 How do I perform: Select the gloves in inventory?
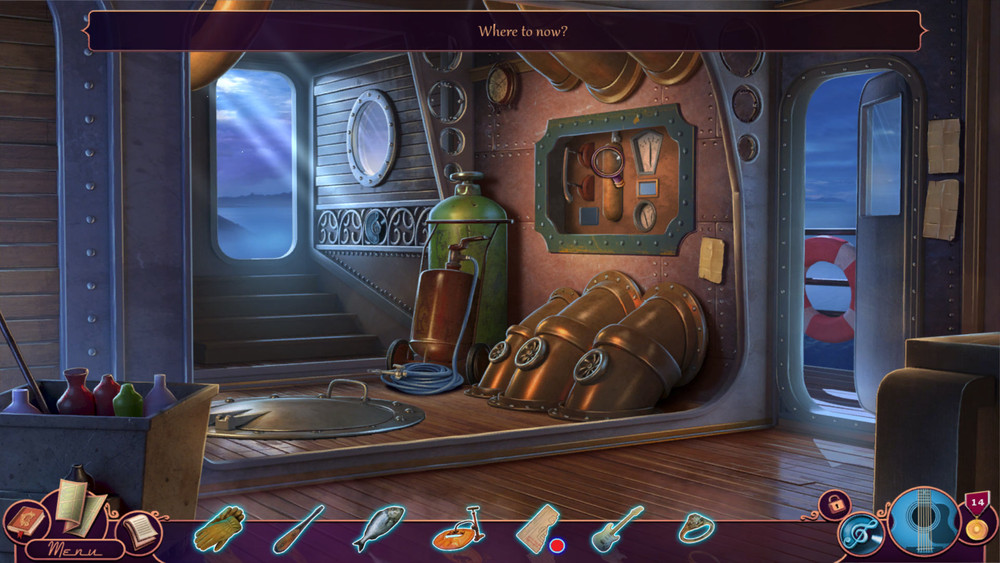coord(220,528)
